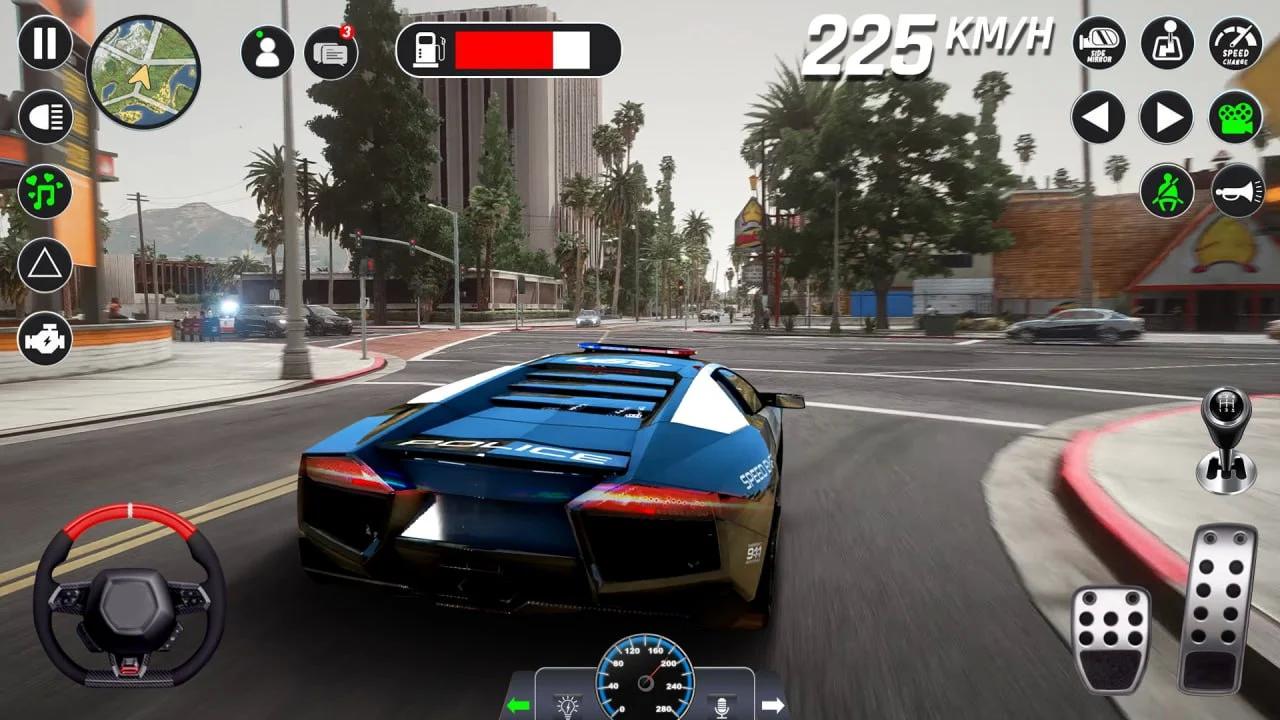Image resolution: width=1280 pixels, height=720 pixels.
Task: Change camera with the green camera icon
Action: point(1236,117)
